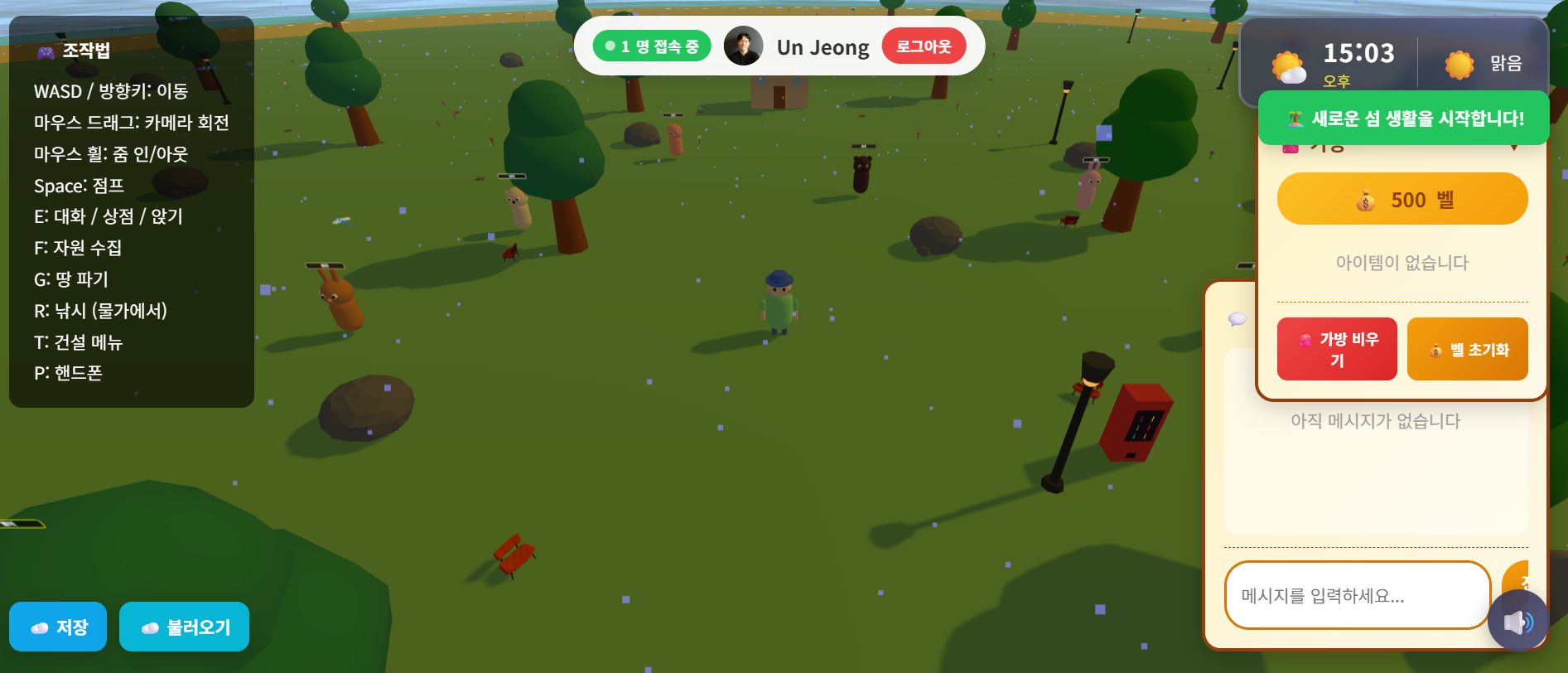Image resolution: width=1568 pixels, height=673 pixels.
Task: Toggle sound with the speaker icon
Action: (1517, 622)
